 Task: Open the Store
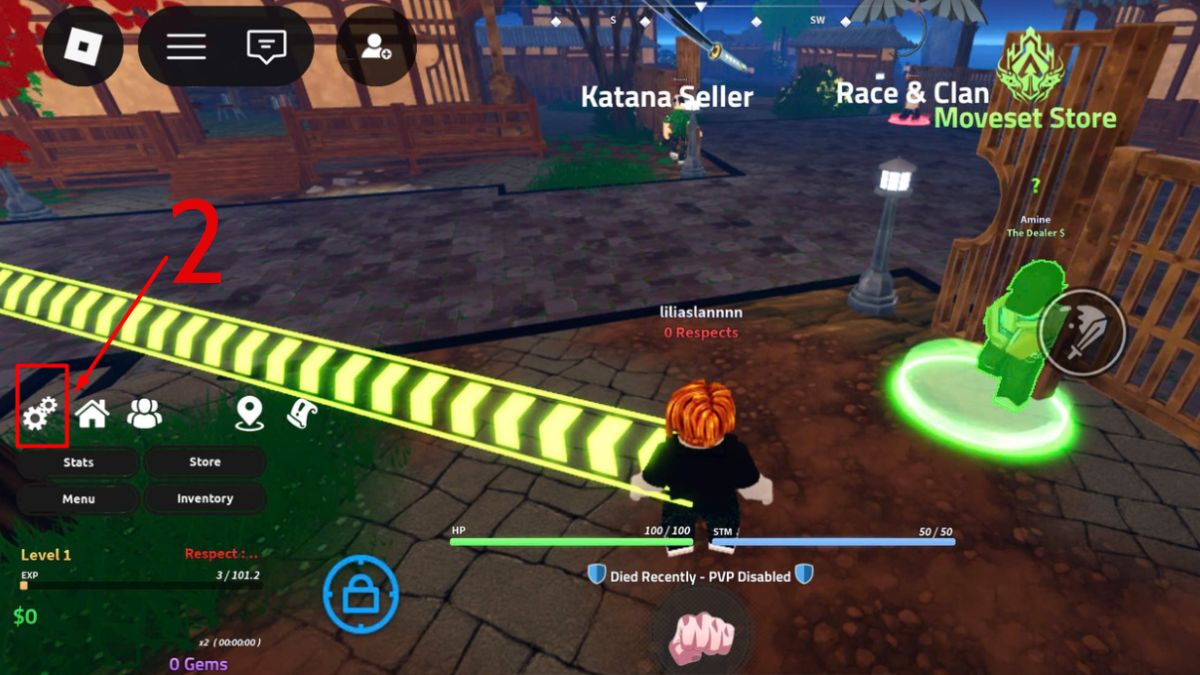click(x=205, y=462)
